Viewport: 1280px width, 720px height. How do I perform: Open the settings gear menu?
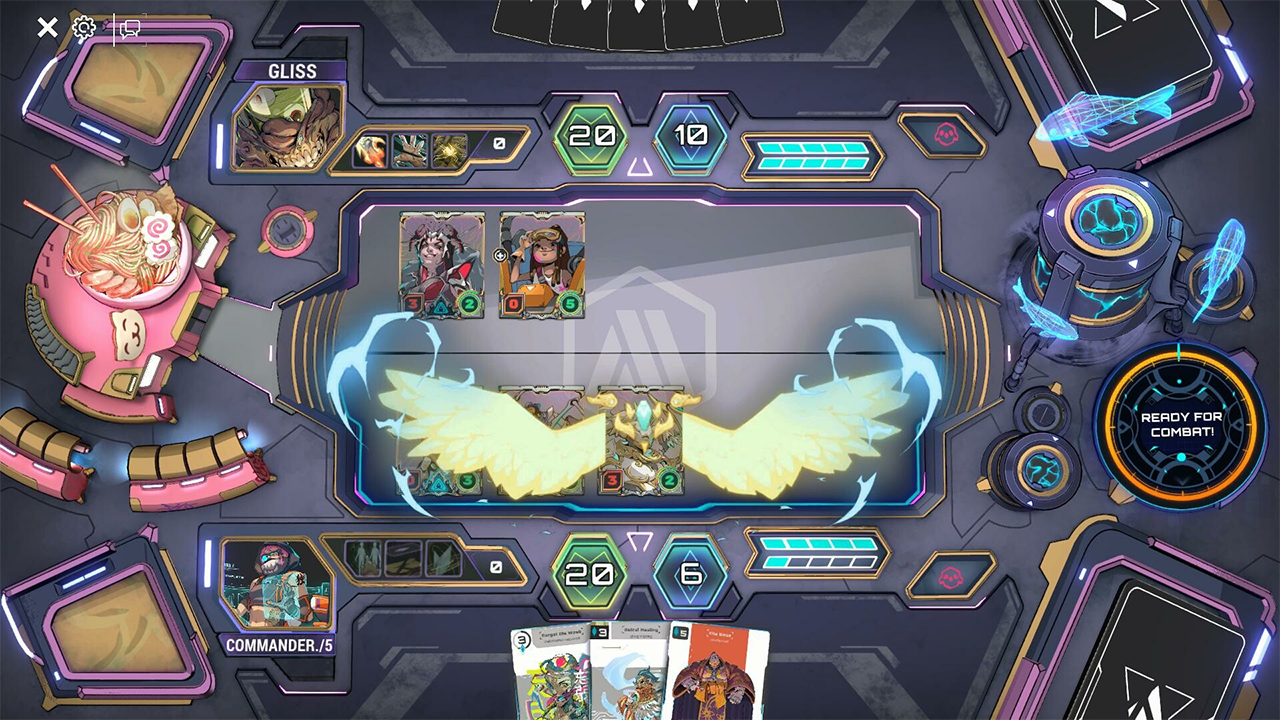(x=84, y=27)
